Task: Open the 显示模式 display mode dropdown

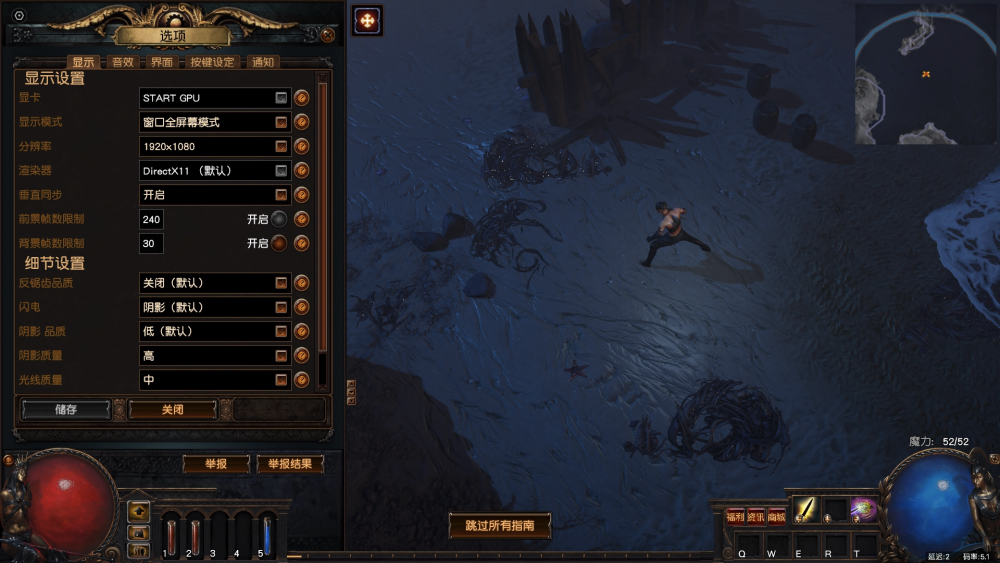Action: (x=282, y=122)
